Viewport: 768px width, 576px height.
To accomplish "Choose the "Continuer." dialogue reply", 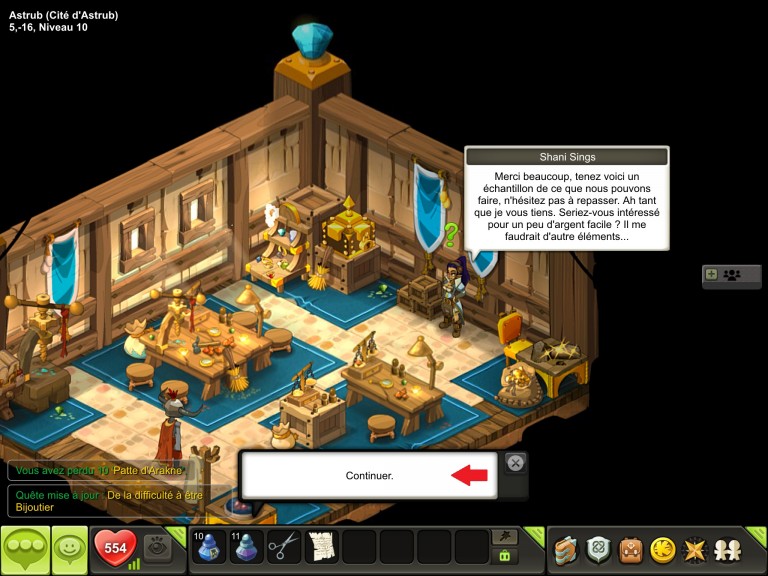I will pos(370,476).
